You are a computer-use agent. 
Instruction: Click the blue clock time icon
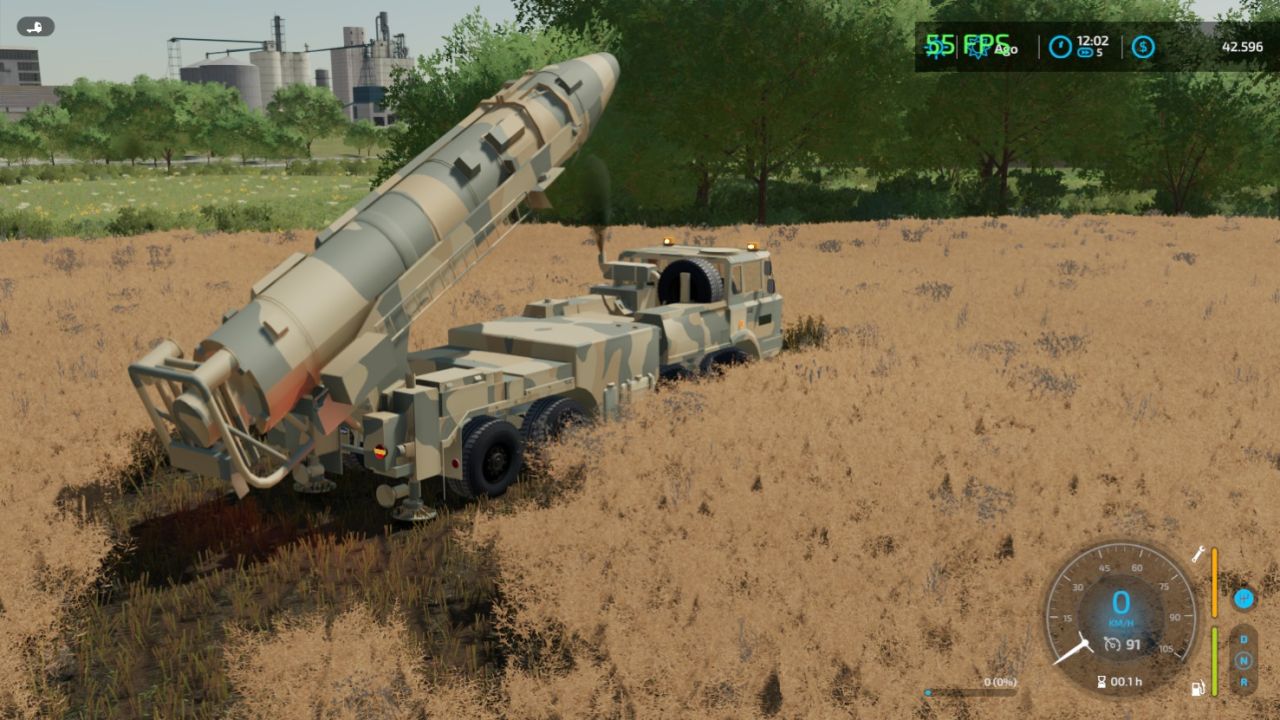(x=1060, y=47)
